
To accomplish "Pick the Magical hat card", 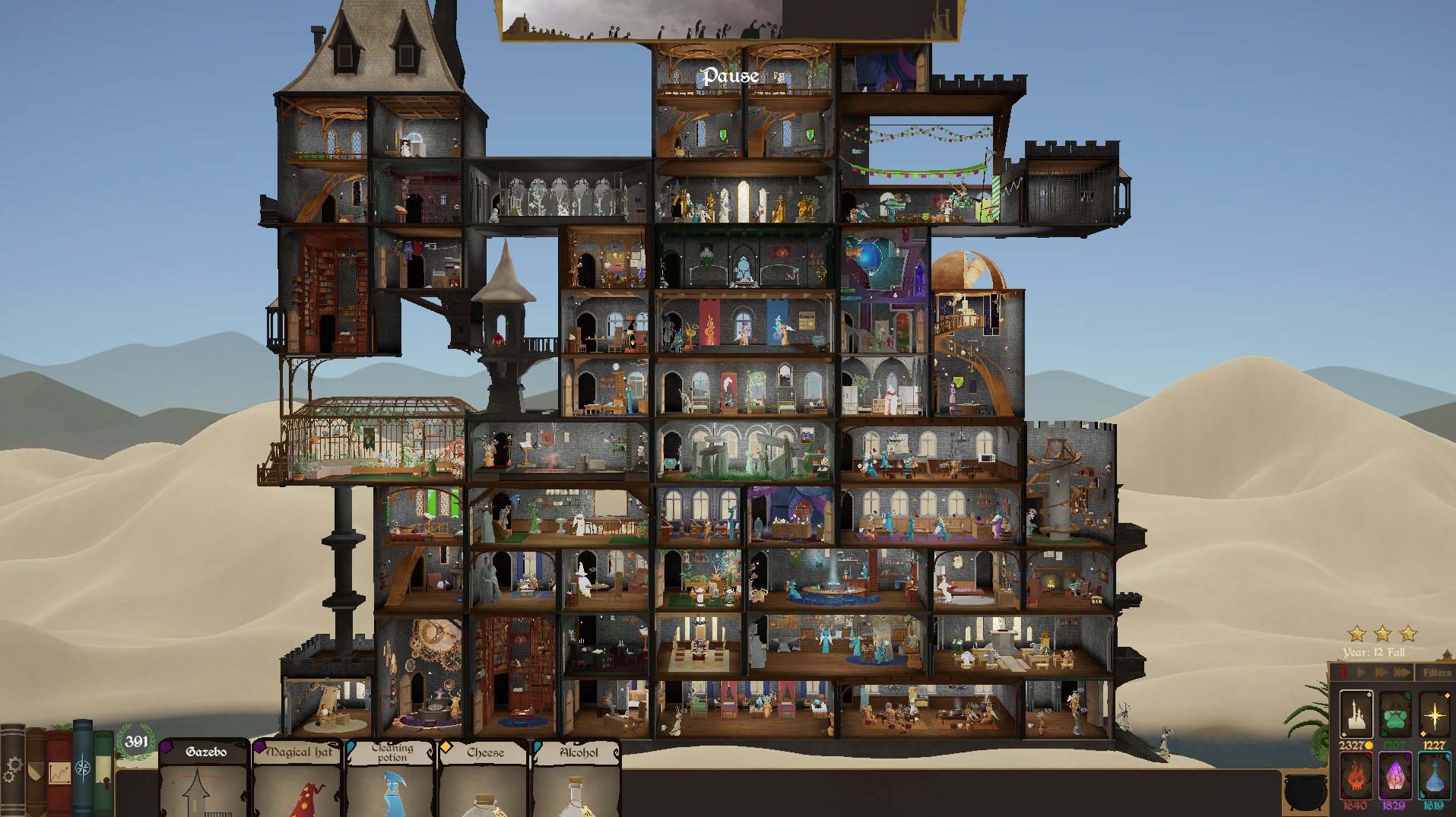I will 297,779.
